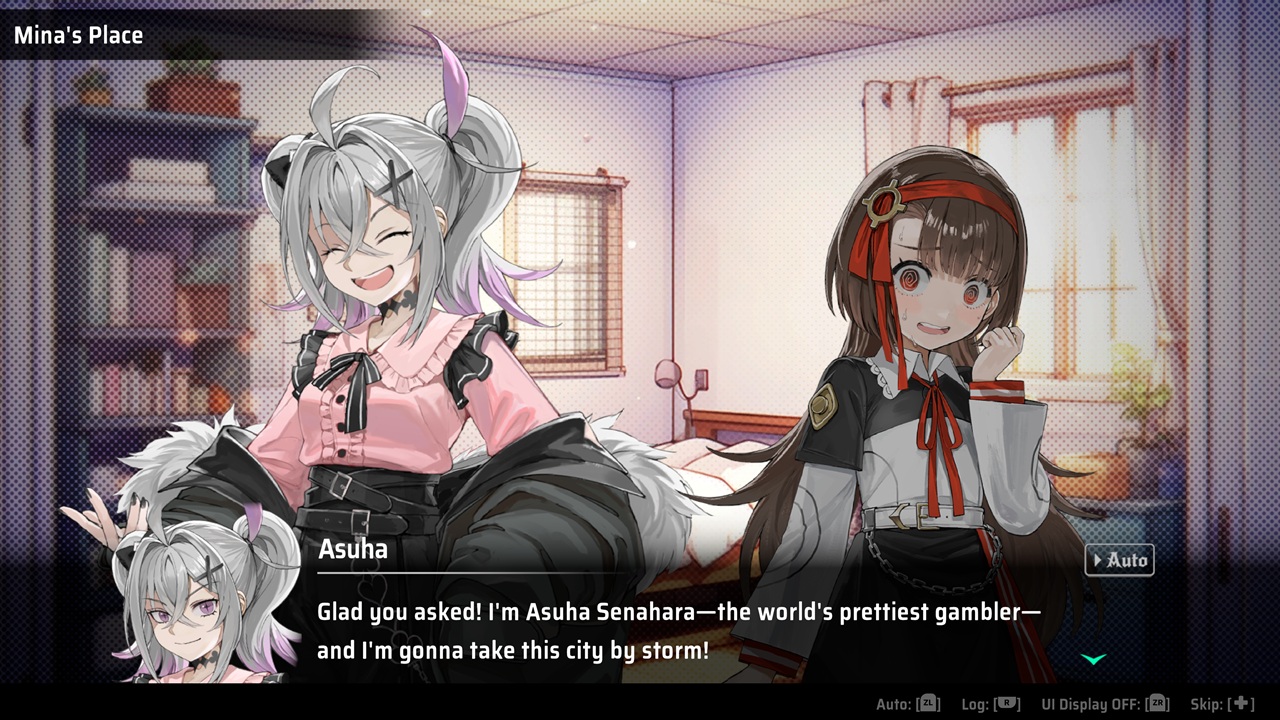Click the ZL button glyph for Auto
1280x720 pixels.
point(929,701)
